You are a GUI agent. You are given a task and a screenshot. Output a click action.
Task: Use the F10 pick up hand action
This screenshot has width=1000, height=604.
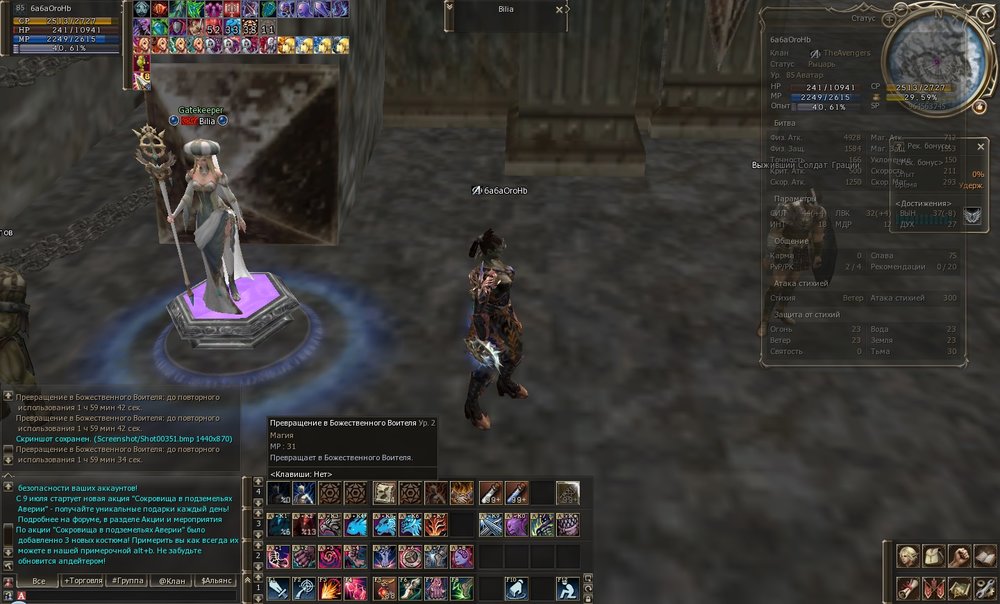pyautogui.click(x=516, y=589)
